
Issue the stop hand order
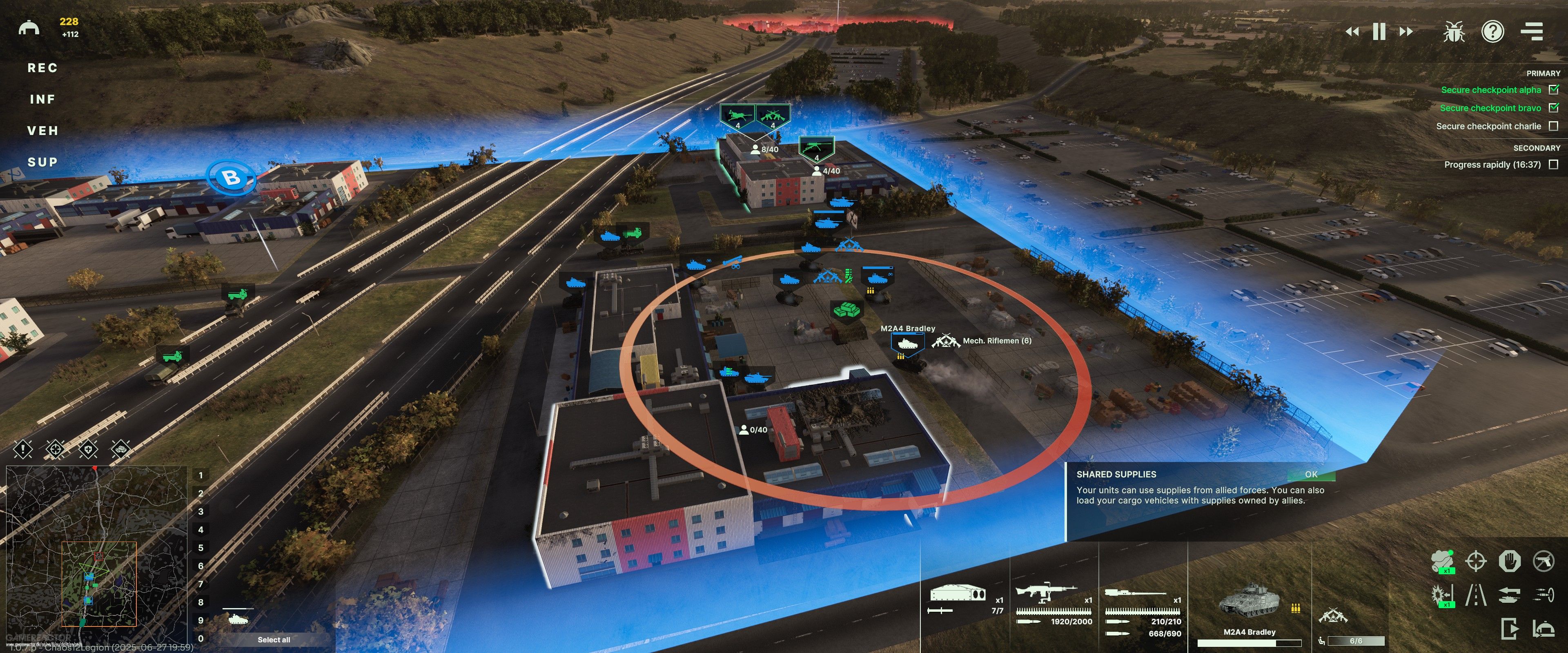1510,560
